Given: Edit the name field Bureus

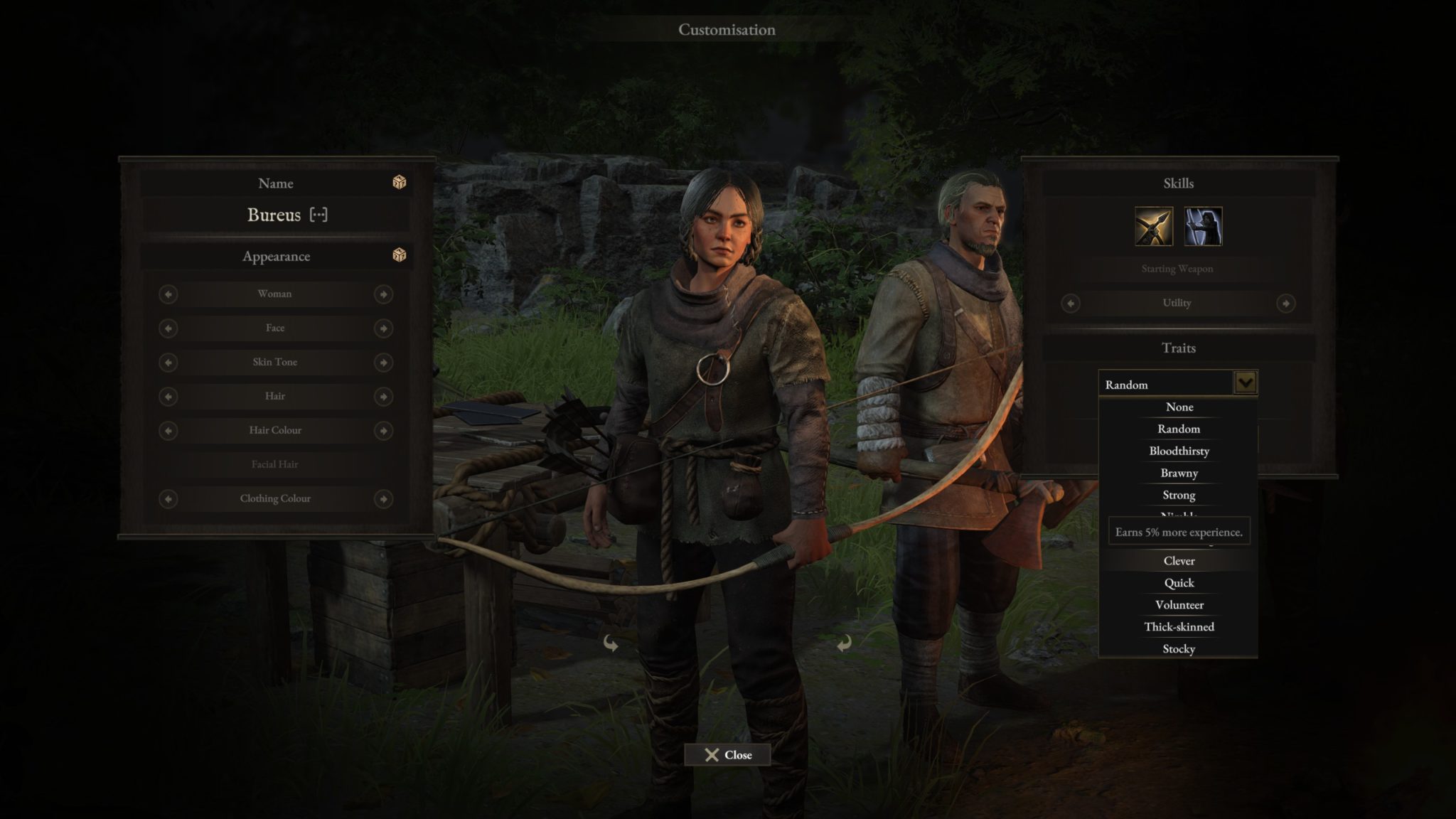Looking at the screenshot, I should tap(274, 215).
